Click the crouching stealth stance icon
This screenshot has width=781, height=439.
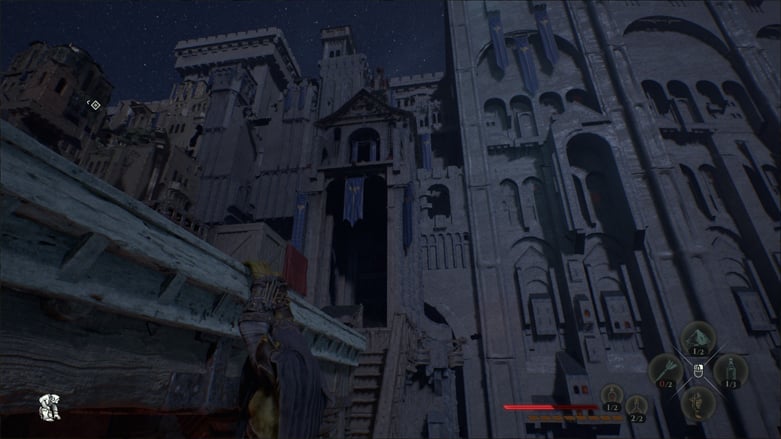click(47, 406)
